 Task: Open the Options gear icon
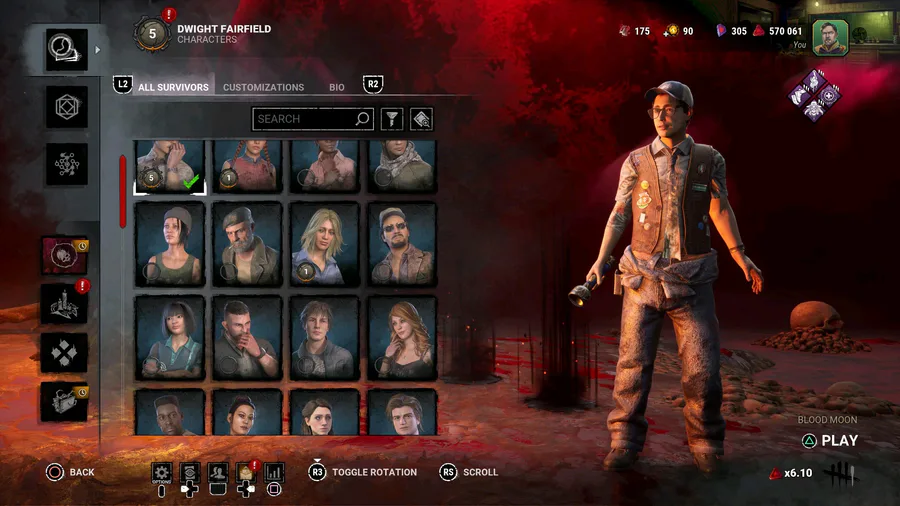162,472
